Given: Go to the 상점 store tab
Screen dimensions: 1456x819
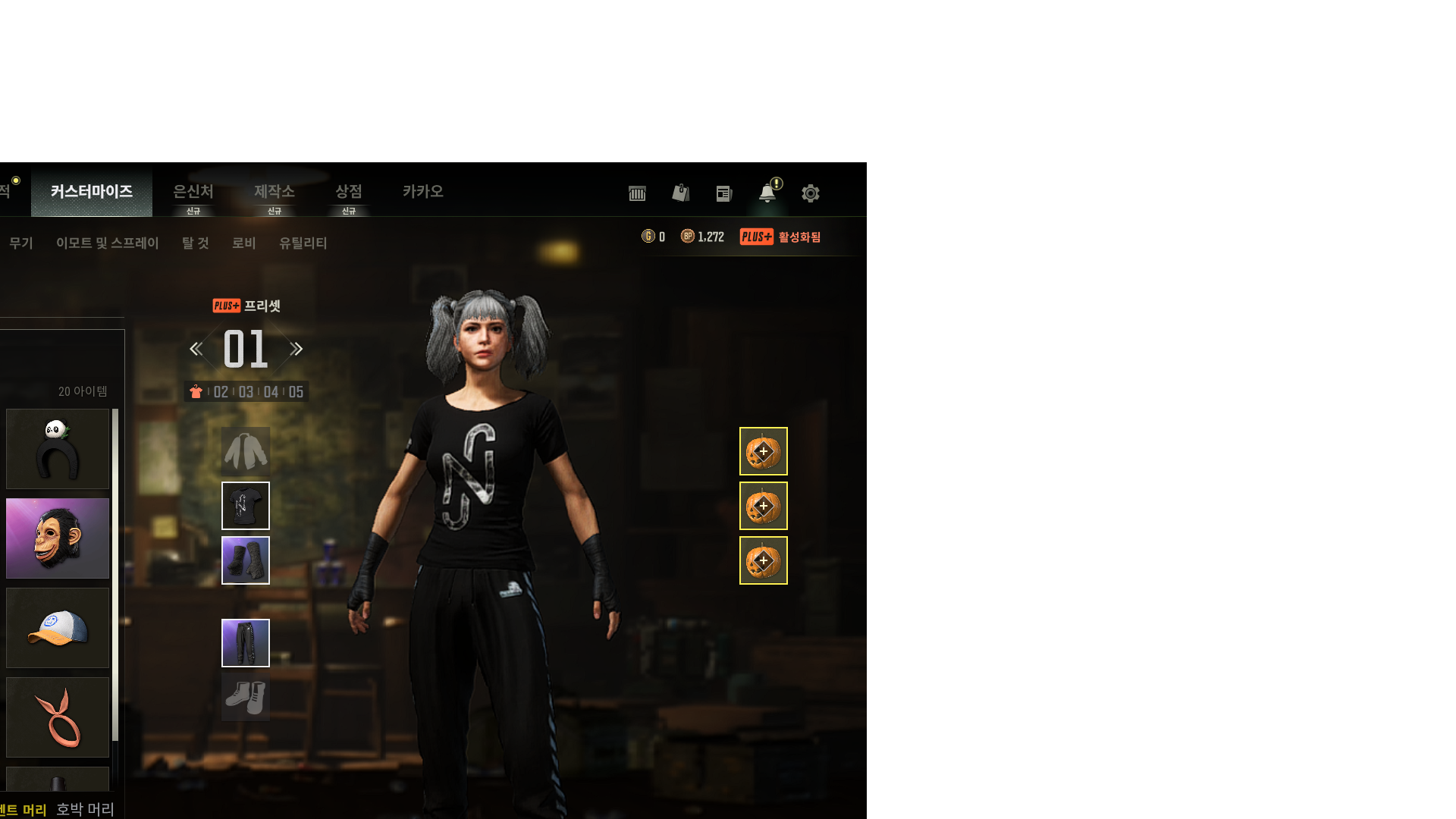Looking at the screenshot, I should [349, 192].
